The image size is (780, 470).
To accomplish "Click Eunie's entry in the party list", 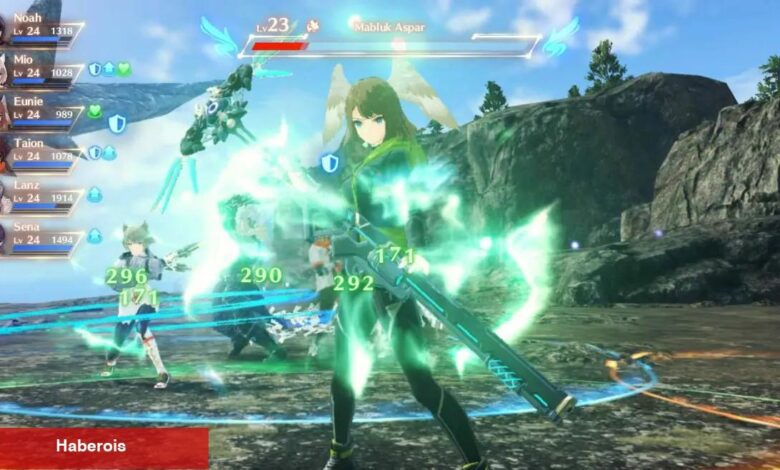I will tap(40, 109).
